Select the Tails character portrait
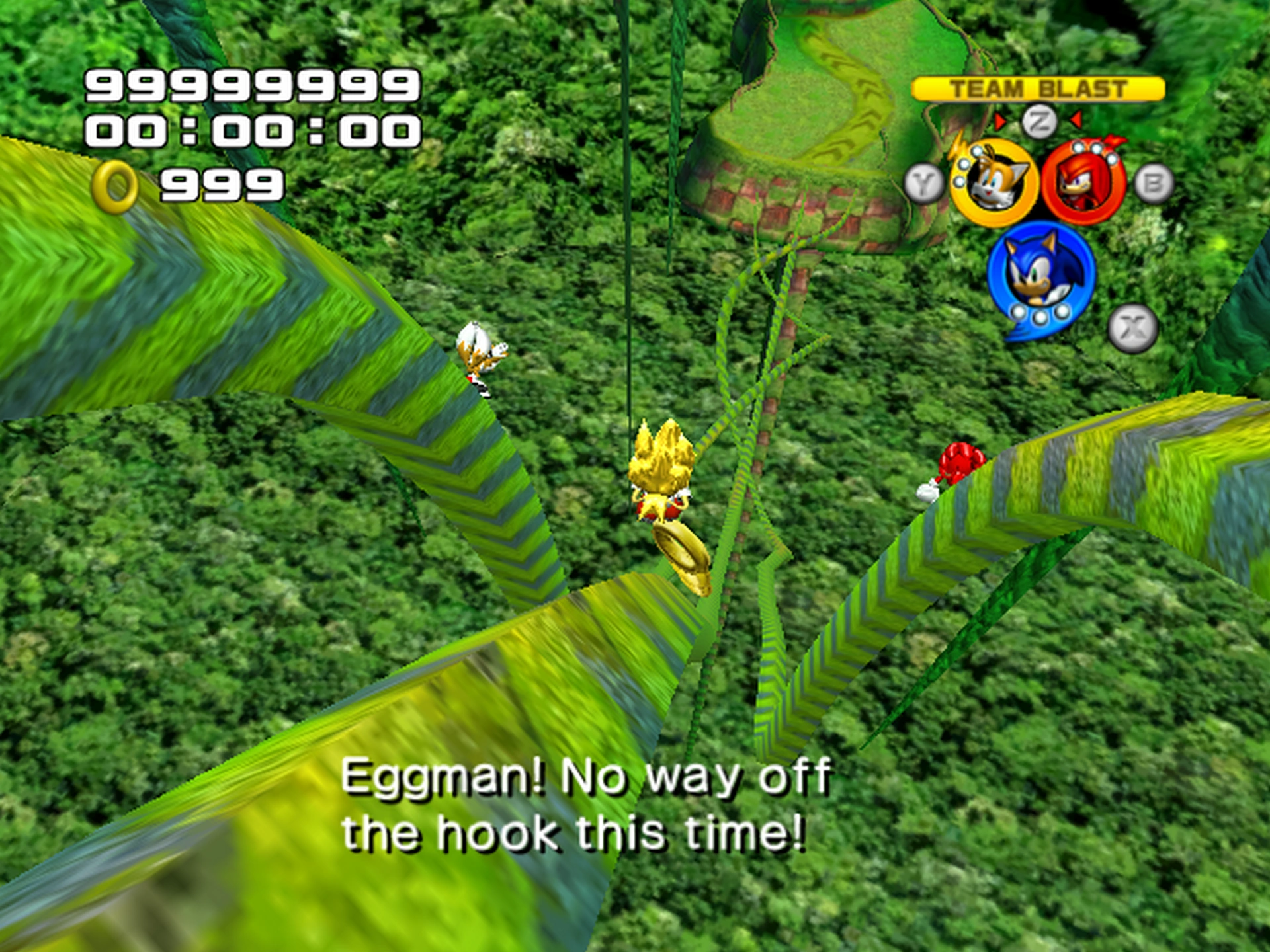This screenshot has height=952, width=1270. 994,182
